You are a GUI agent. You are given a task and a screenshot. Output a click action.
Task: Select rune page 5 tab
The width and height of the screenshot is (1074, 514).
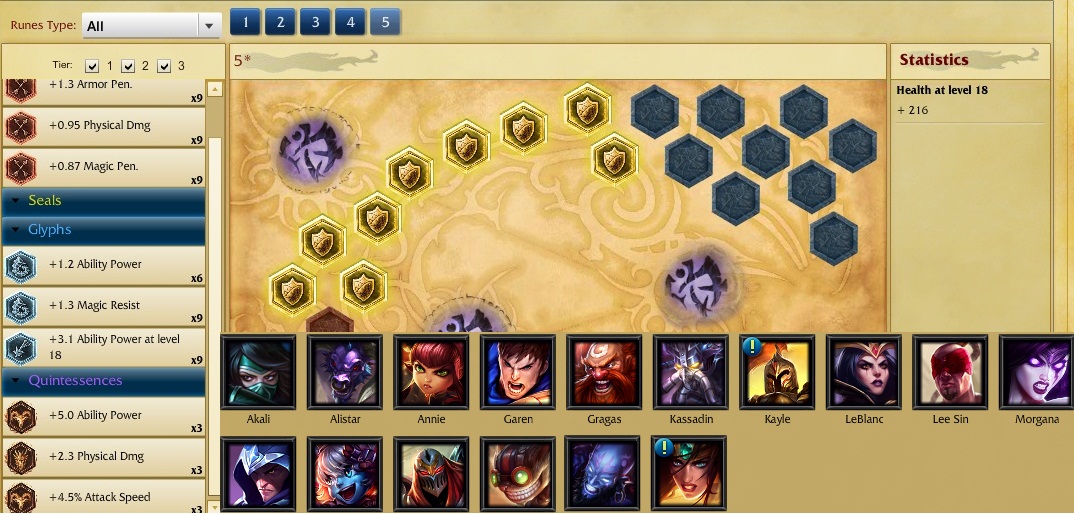point(385,22)
